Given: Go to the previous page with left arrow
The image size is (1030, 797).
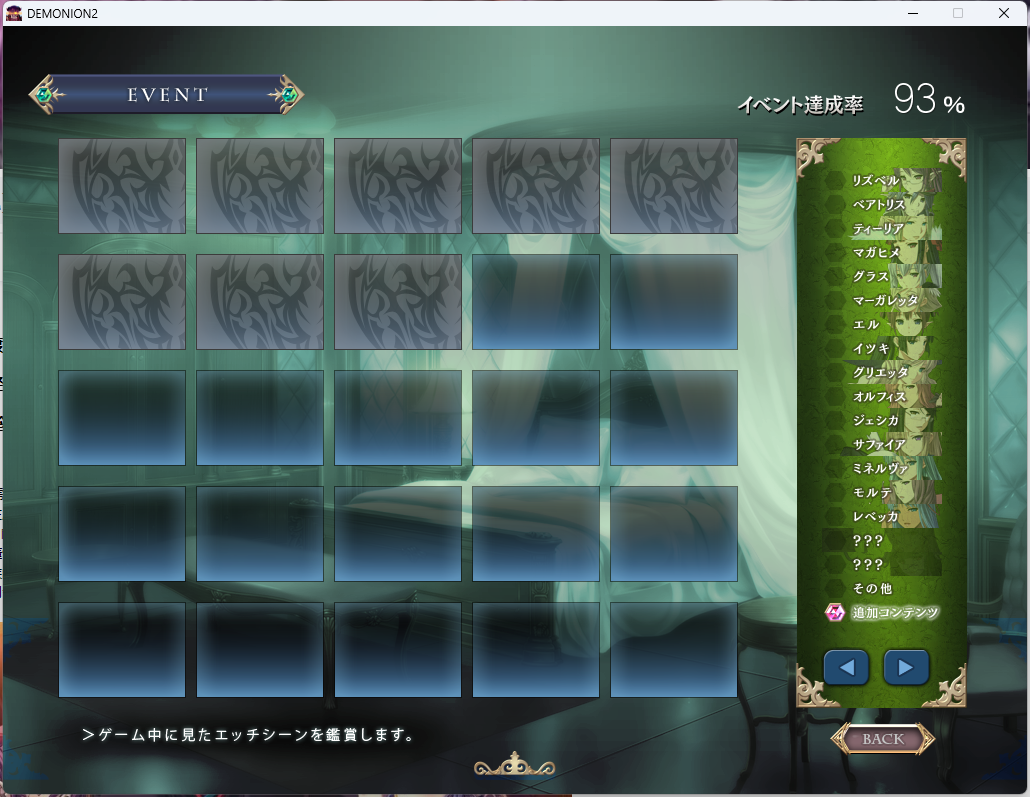Looking at the screenshot, I should pos(846,667).
